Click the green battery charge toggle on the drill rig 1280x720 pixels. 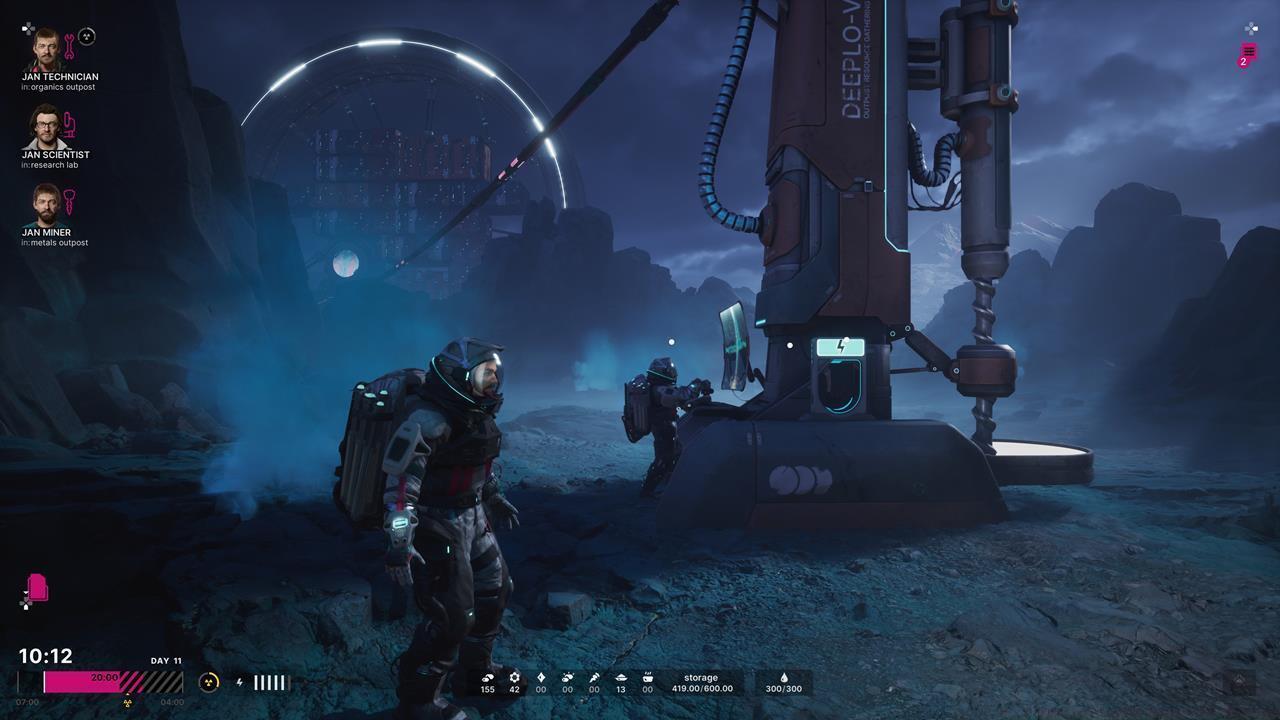(x=839, y=346)
